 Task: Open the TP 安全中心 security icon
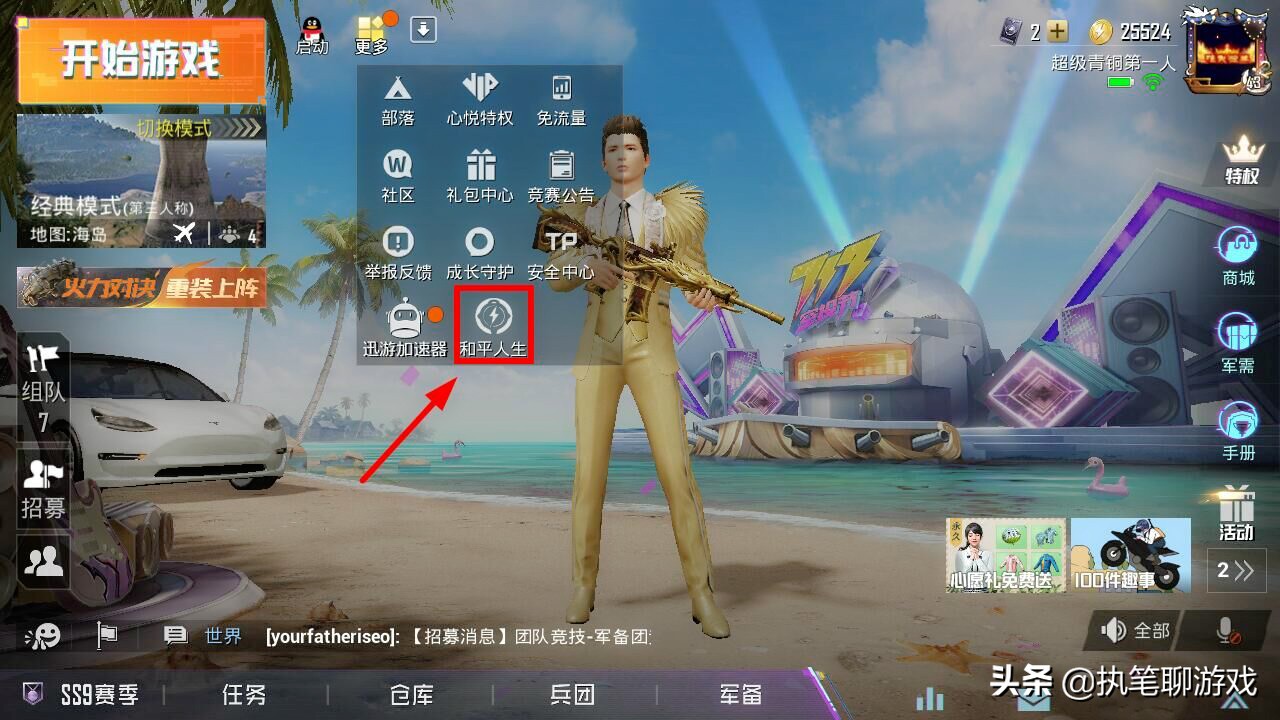pos(560,250)
